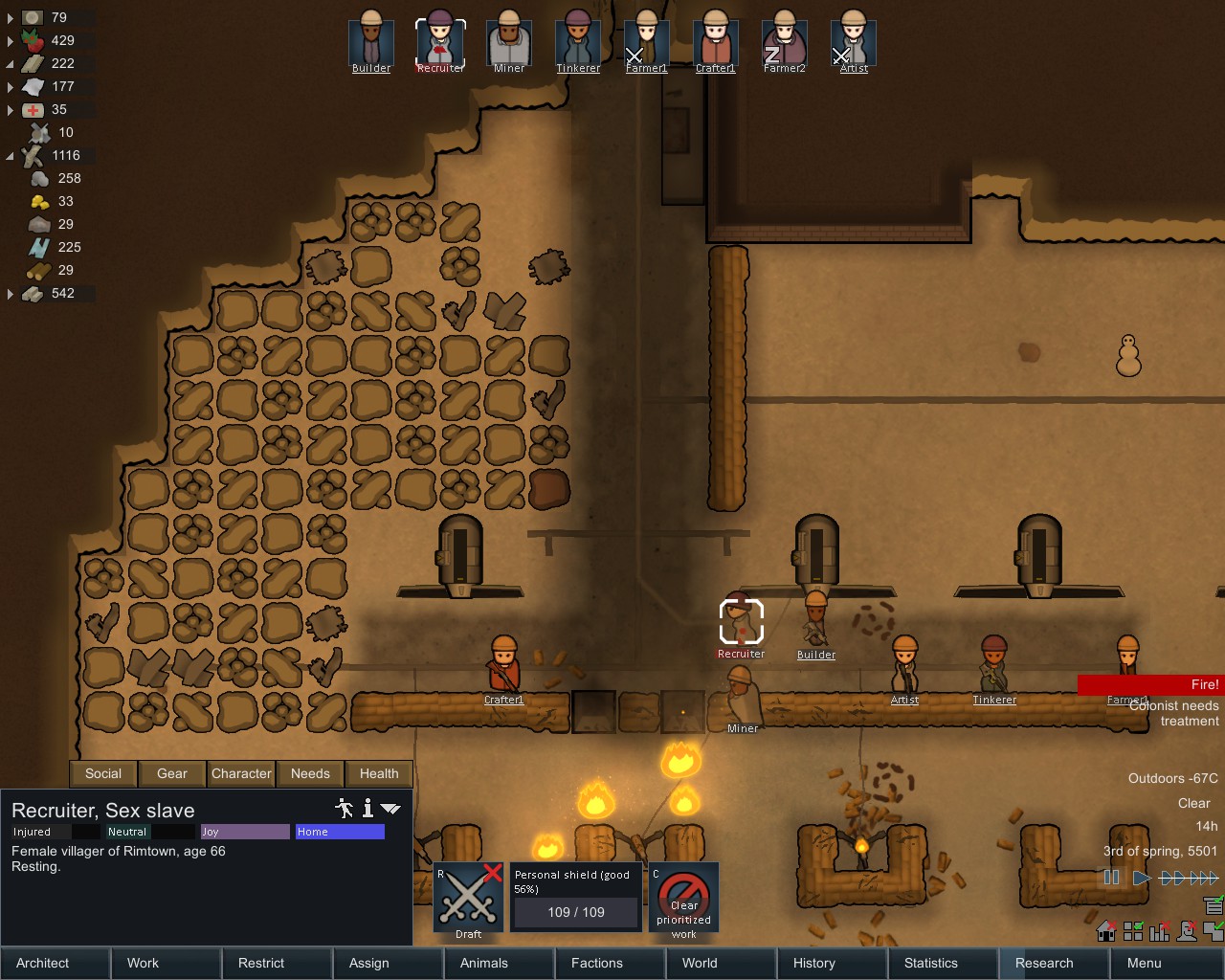Open the Recruiter info button
1225x980 pixels.
coord(367,809)
